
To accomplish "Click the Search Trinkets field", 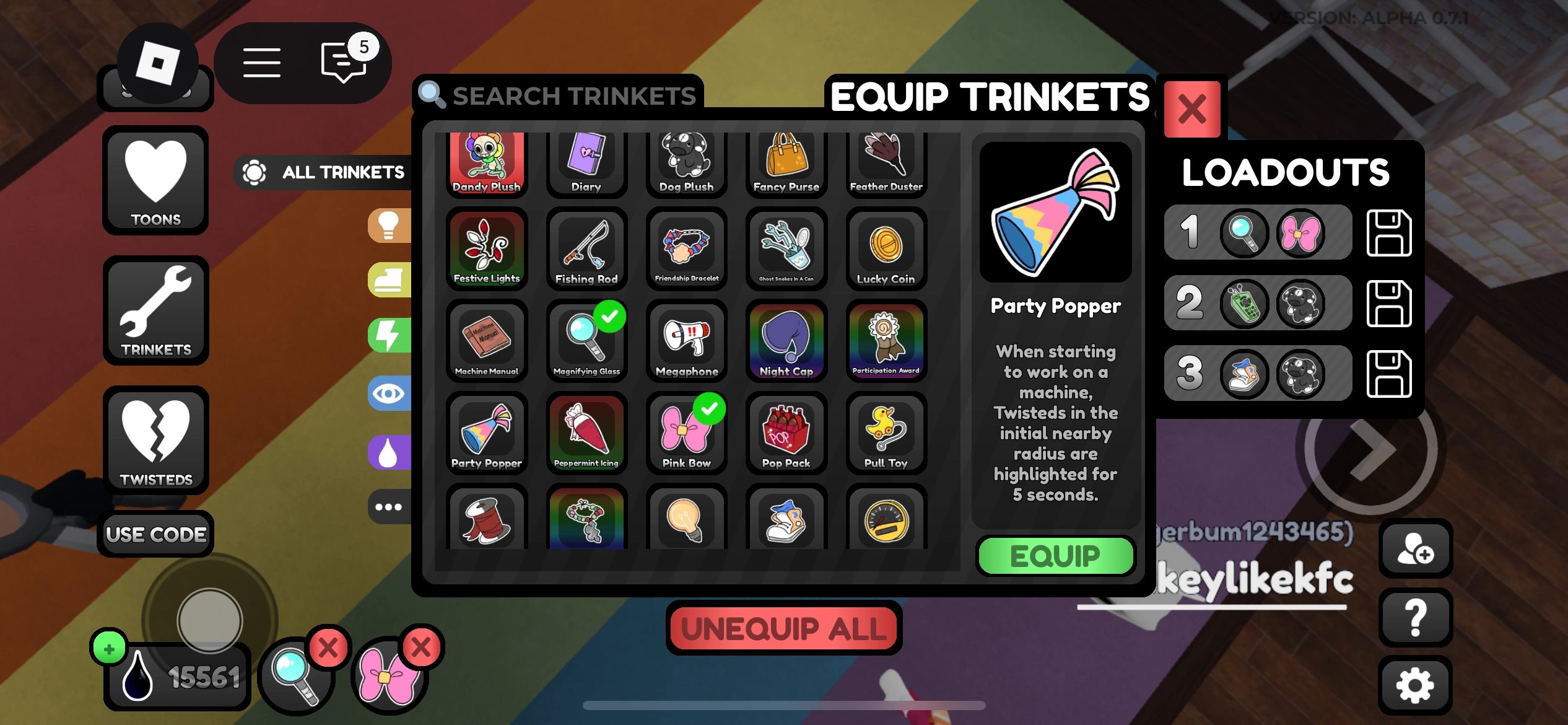I will tap(557, 94).
